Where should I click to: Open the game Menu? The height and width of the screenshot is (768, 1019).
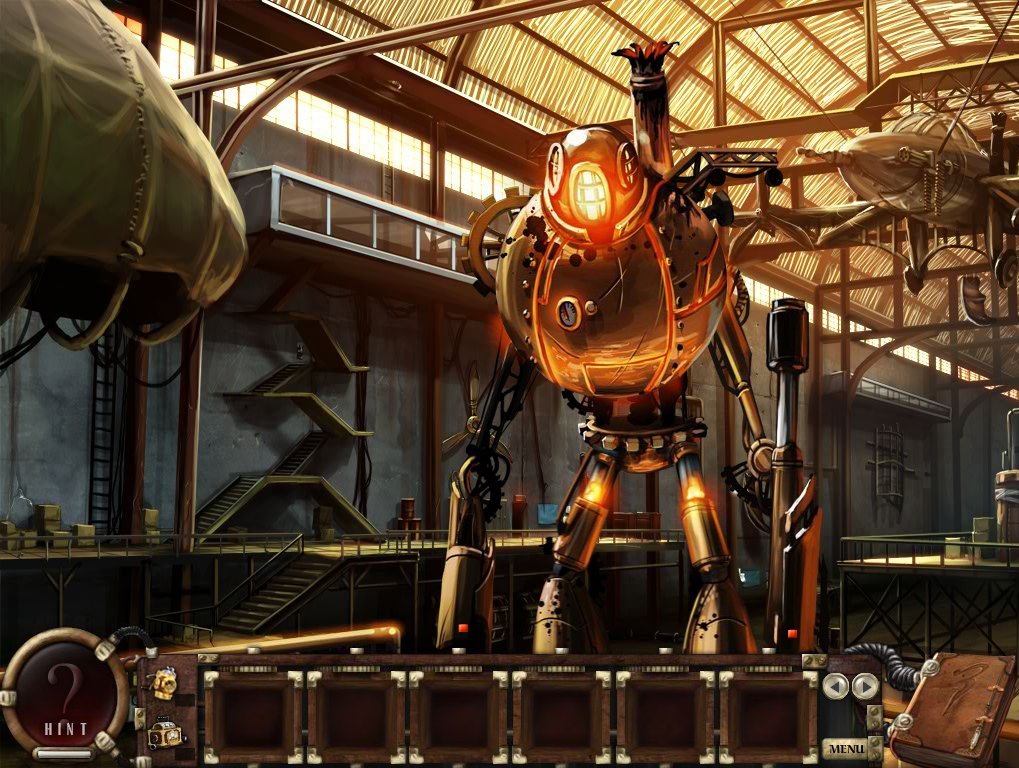(845, 748)
